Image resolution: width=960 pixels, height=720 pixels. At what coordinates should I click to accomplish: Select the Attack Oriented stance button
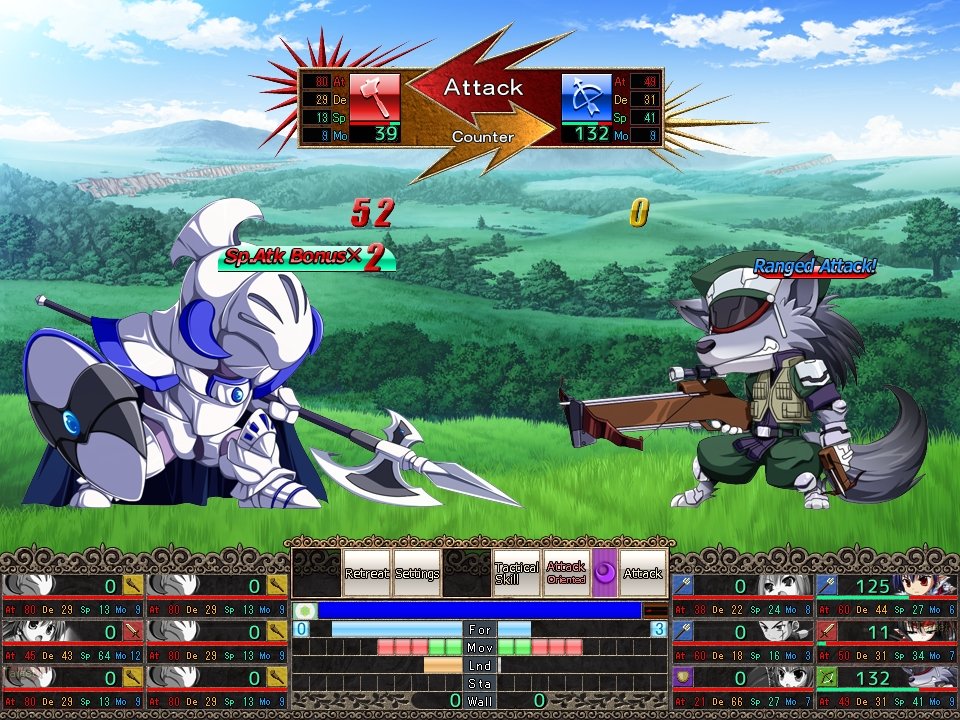[x=566, y=573]
